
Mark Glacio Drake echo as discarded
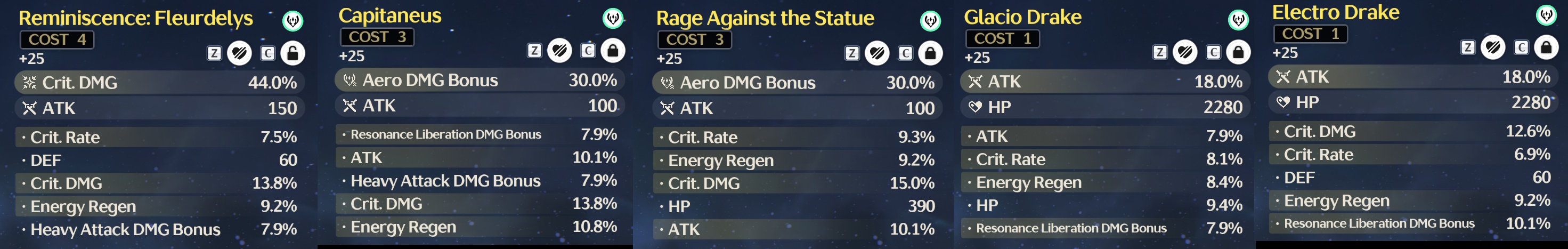click(1185, 52)
